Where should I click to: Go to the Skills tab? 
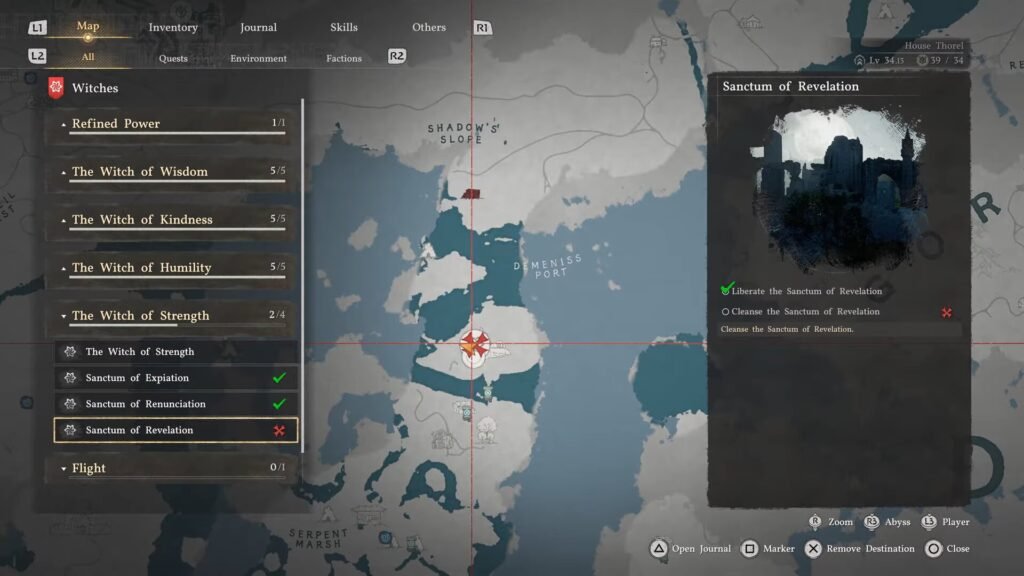tap(344, 27)
